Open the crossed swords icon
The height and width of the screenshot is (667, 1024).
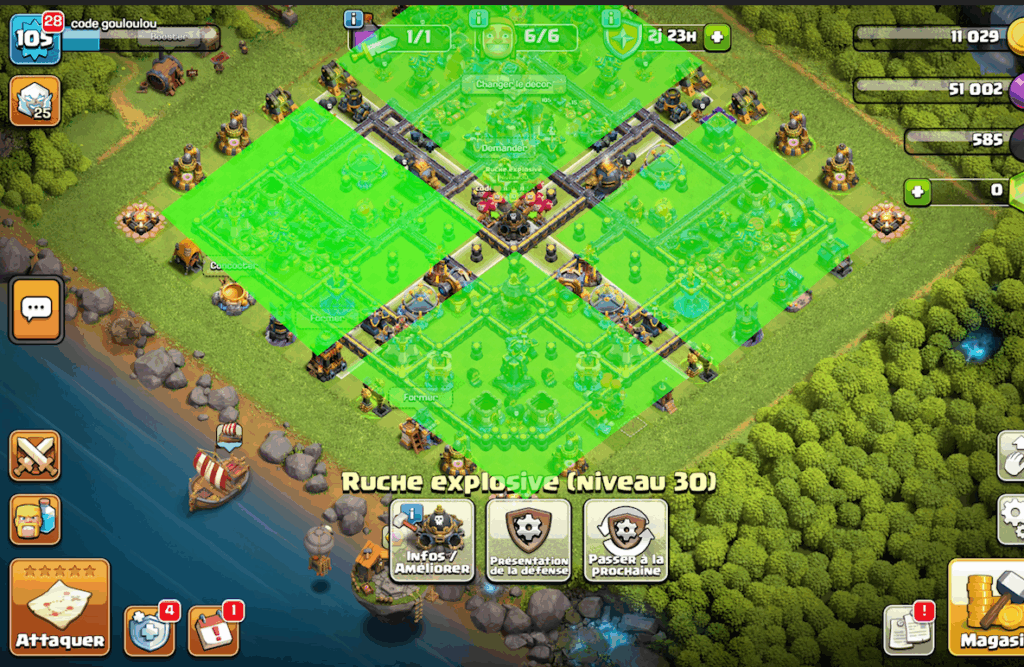[x=35, y=456]
